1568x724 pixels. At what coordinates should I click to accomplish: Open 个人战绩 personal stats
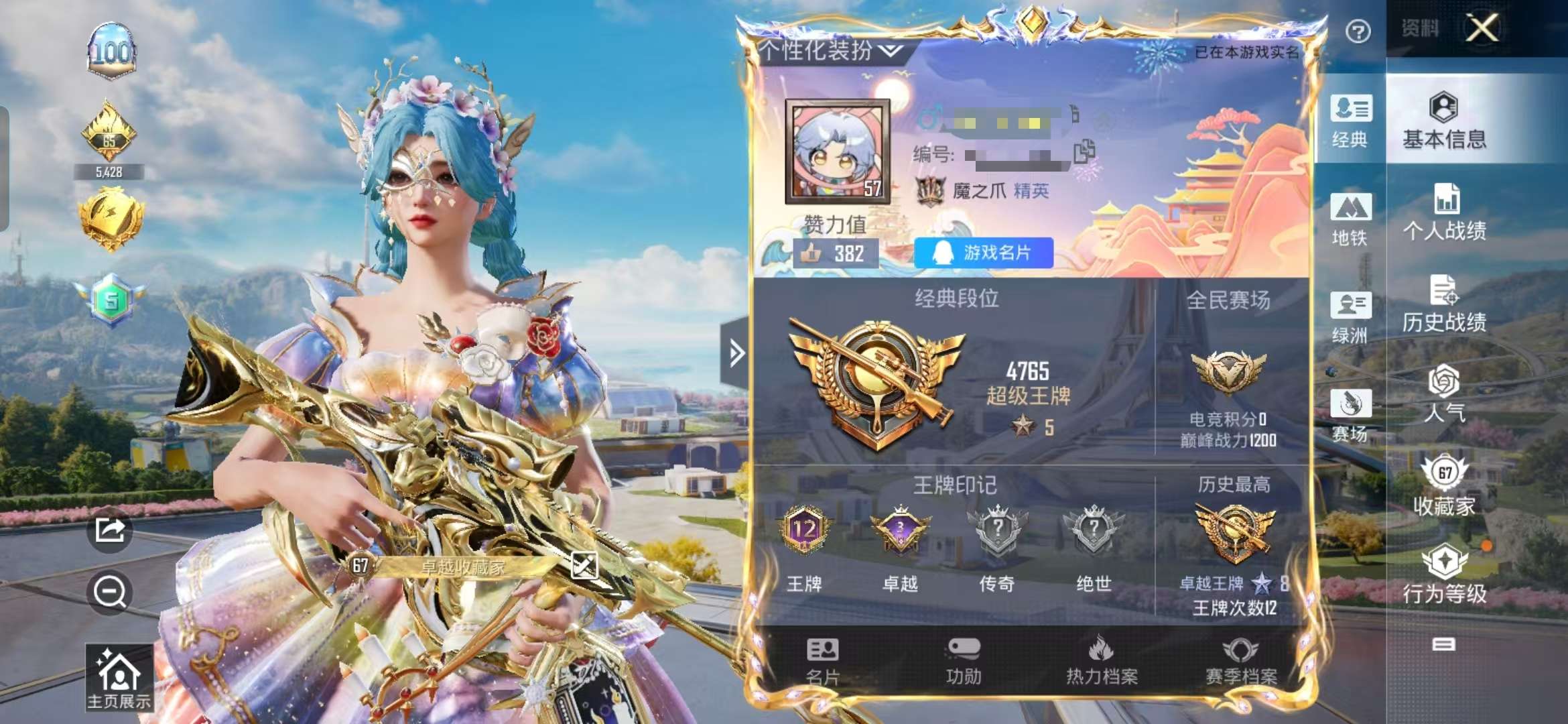pyautogui.click(x=1444, y=213)
